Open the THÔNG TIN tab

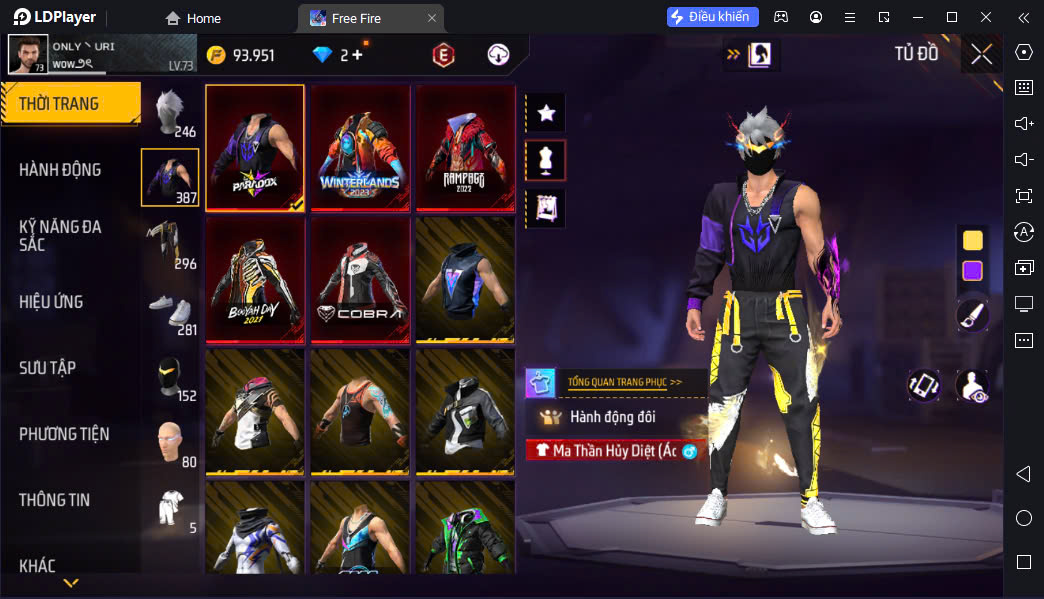tap(55, 500)
